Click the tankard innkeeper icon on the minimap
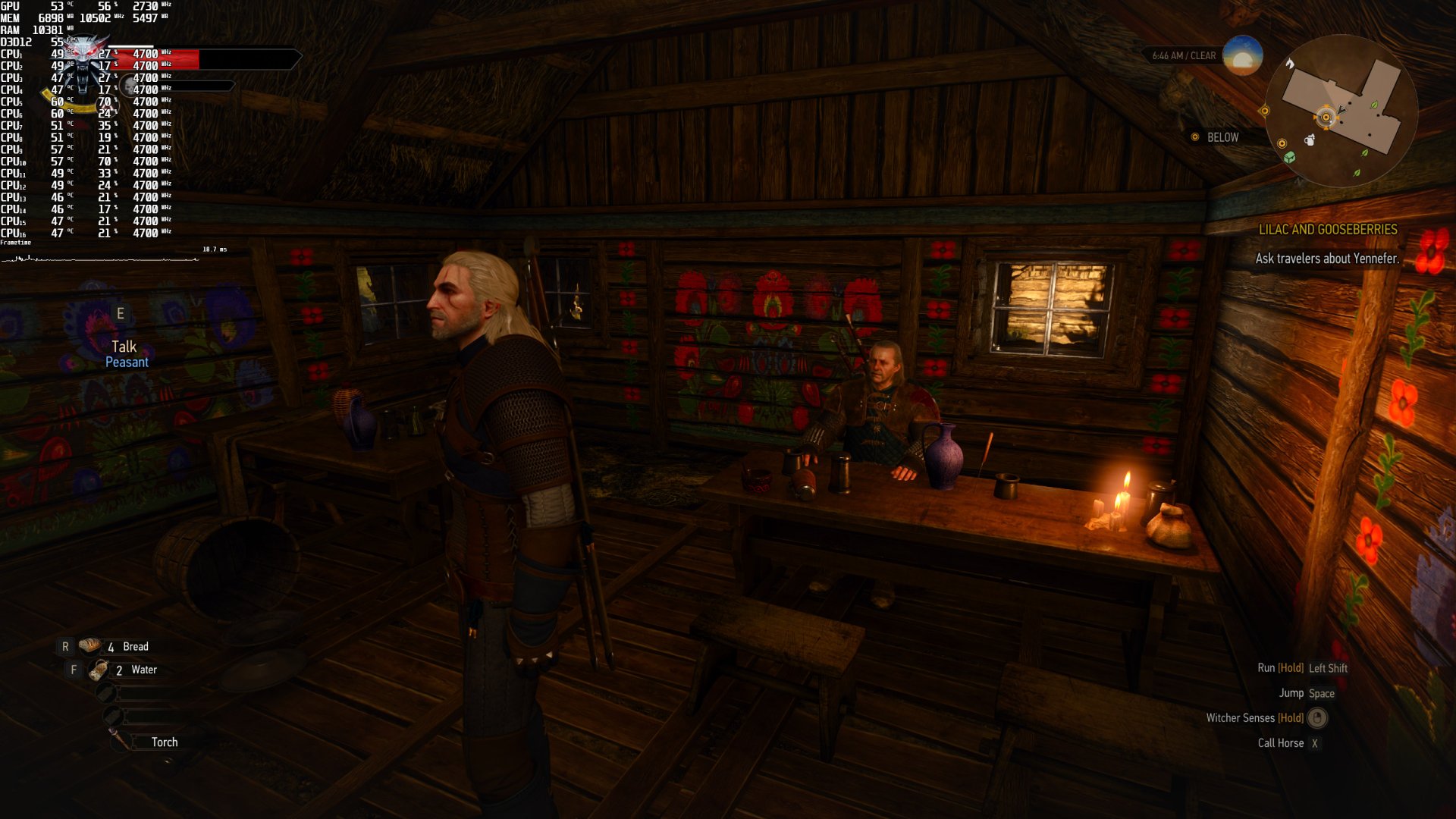 [x=1309, y=140]
